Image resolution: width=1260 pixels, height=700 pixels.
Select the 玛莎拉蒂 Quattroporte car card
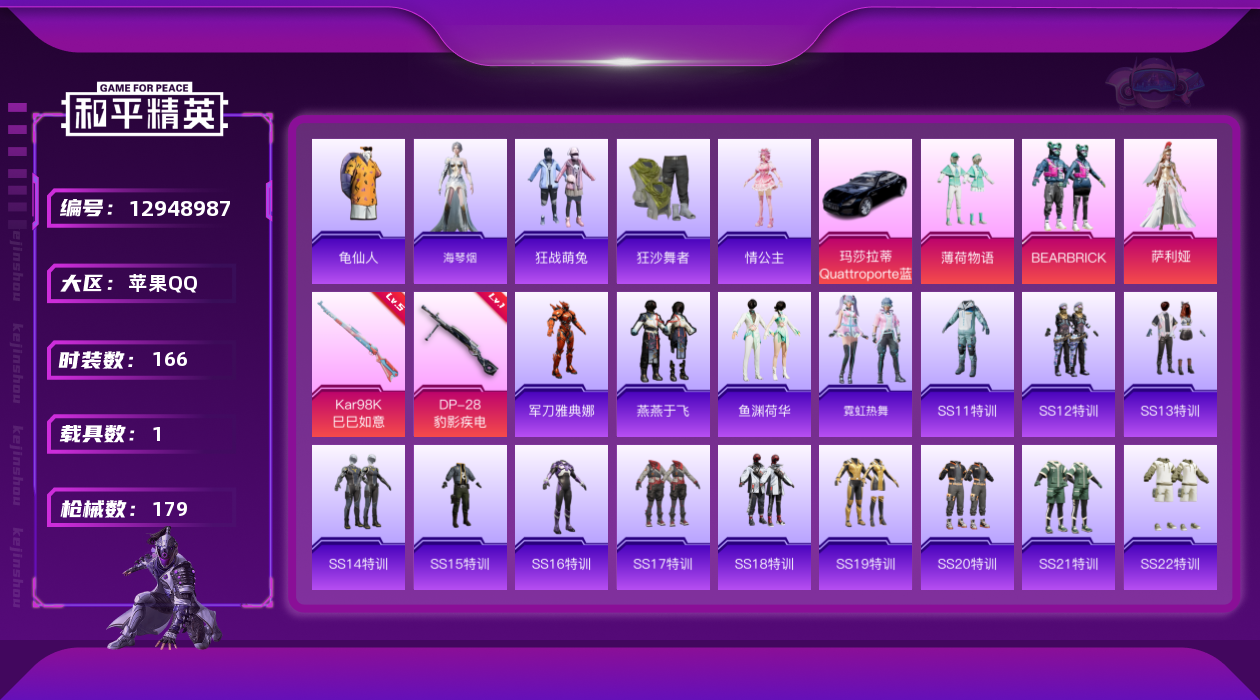coord(865,211)
